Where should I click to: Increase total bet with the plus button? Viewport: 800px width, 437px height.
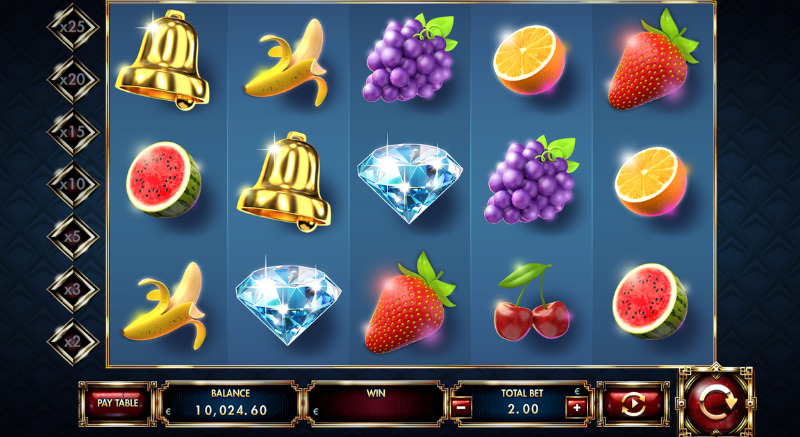[x=577, y=407]
